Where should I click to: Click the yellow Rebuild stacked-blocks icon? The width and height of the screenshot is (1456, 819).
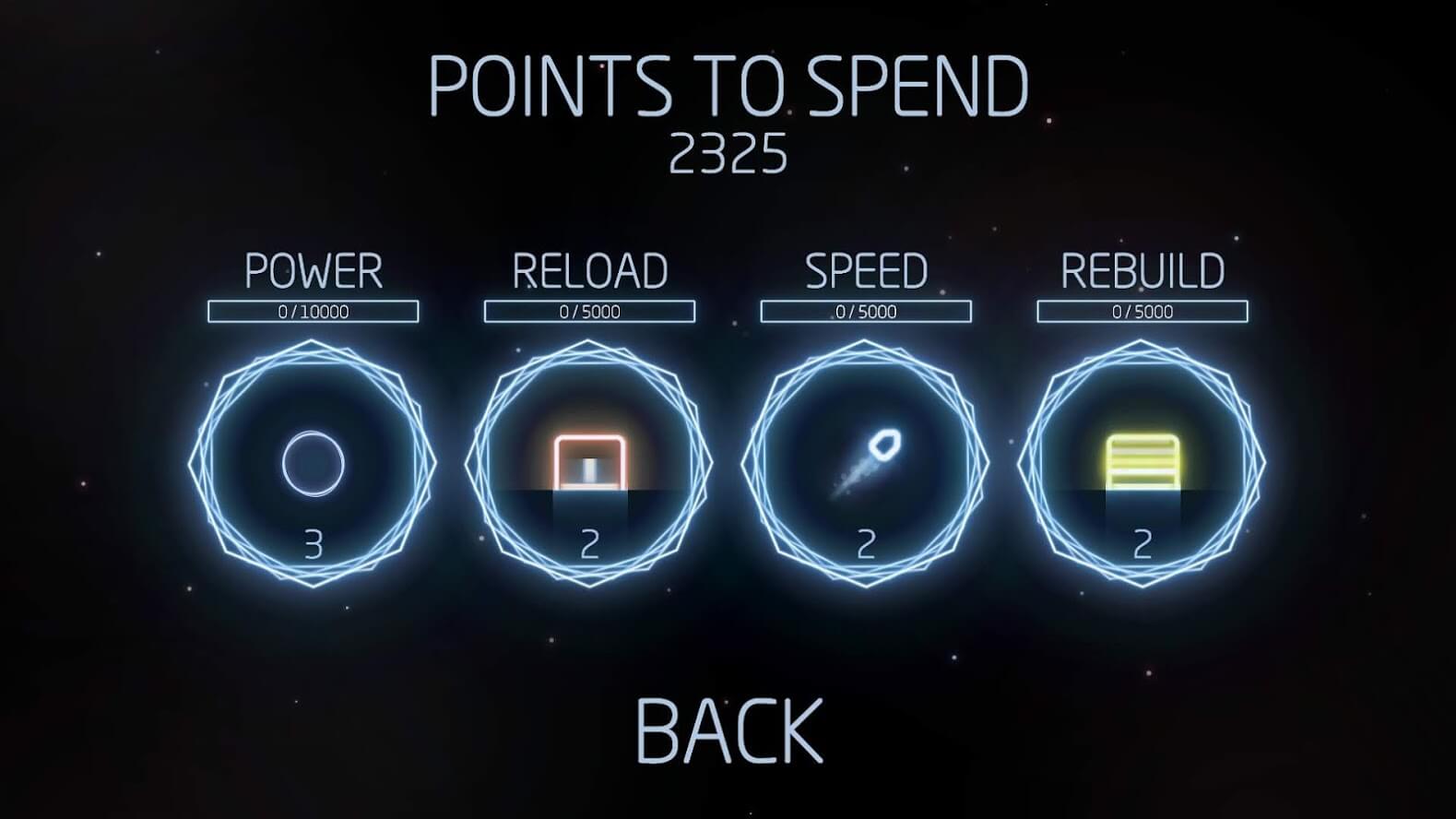click(x=1143, y=457)
